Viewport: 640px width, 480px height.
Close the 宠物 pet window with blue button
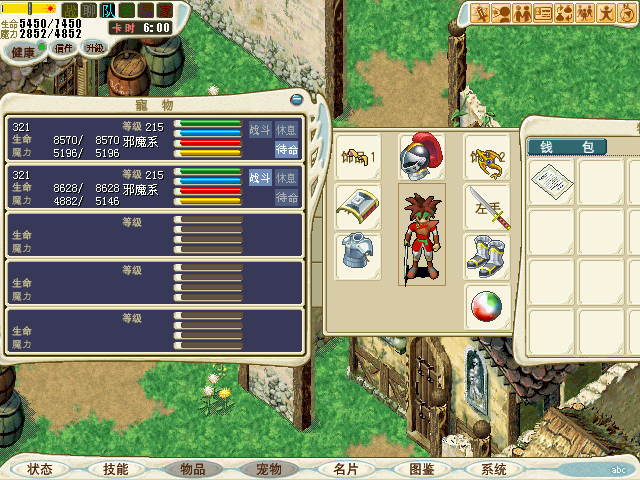(296, 99)
